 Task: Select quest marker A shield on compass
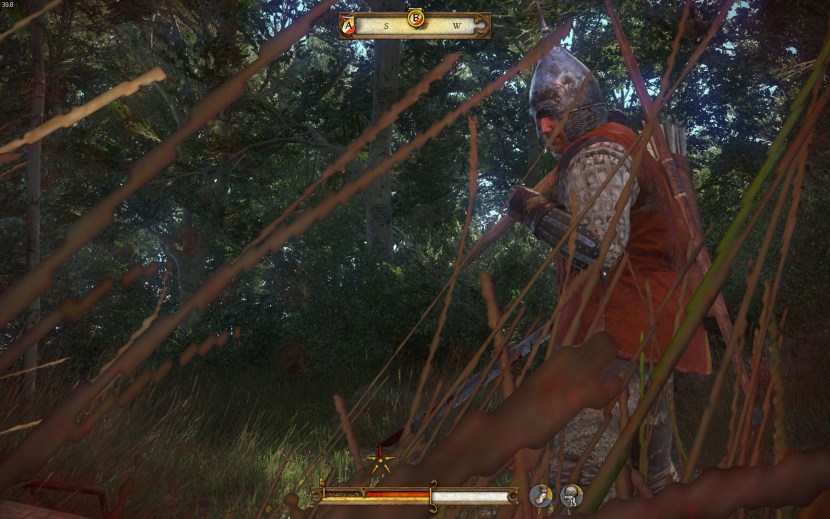[347, 27]
